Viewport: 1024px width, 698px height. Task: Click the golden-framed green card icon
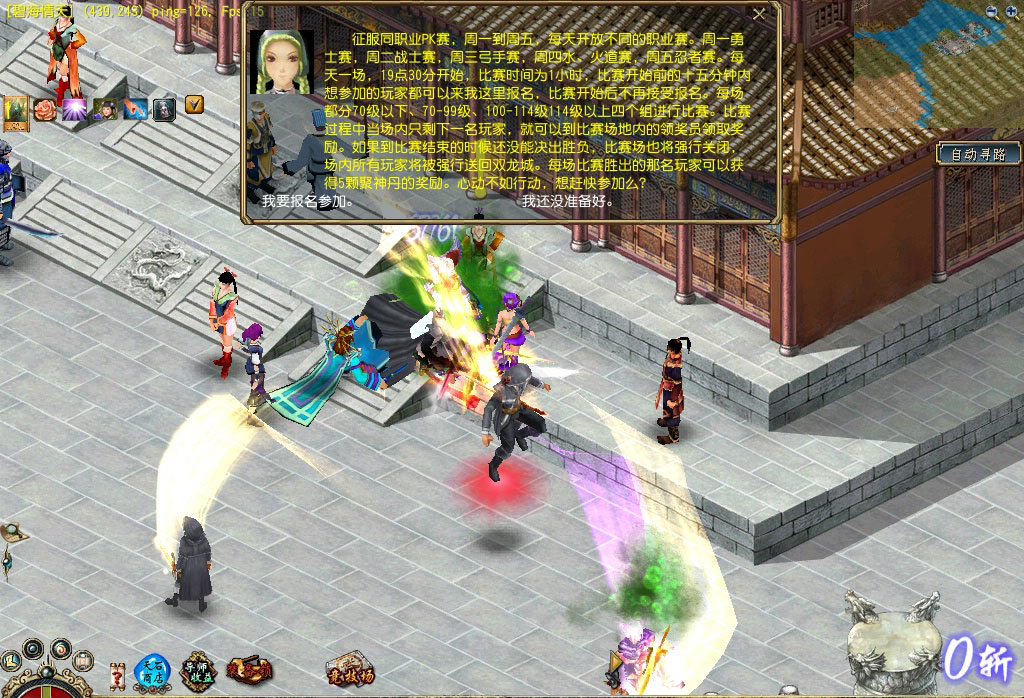(16, 112)
